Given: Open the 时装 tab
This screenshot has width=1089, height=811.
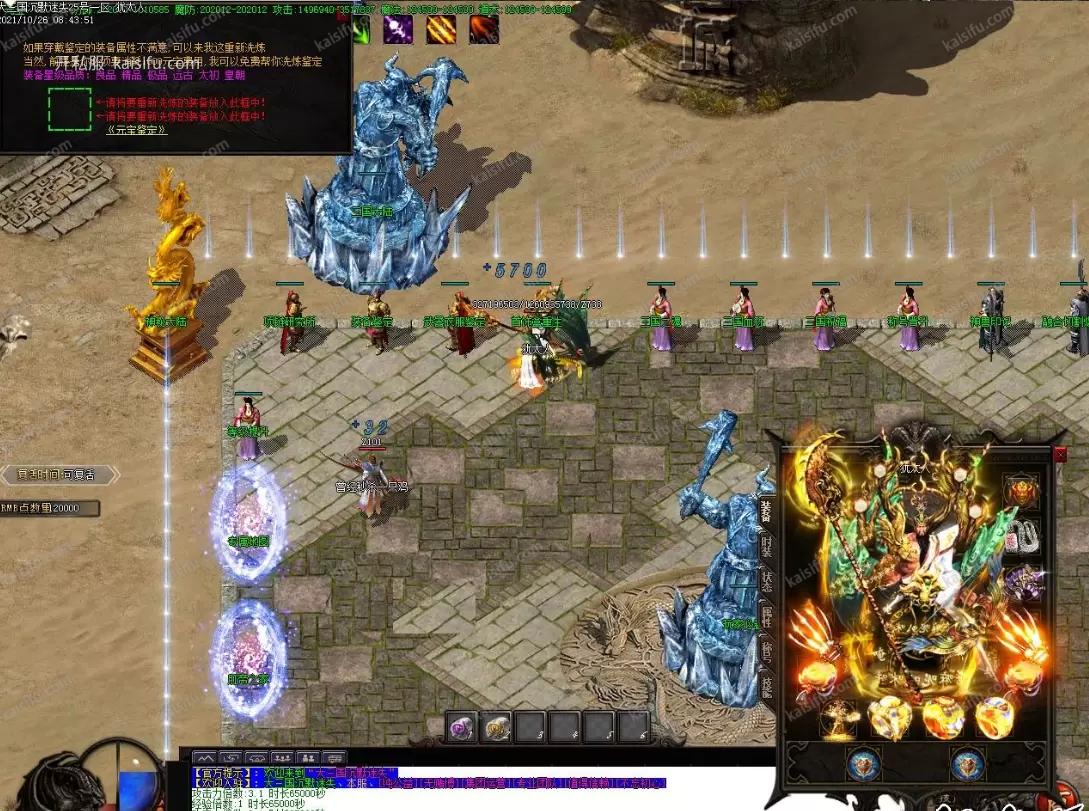Looking at the screenshot, I should (766, 547).
